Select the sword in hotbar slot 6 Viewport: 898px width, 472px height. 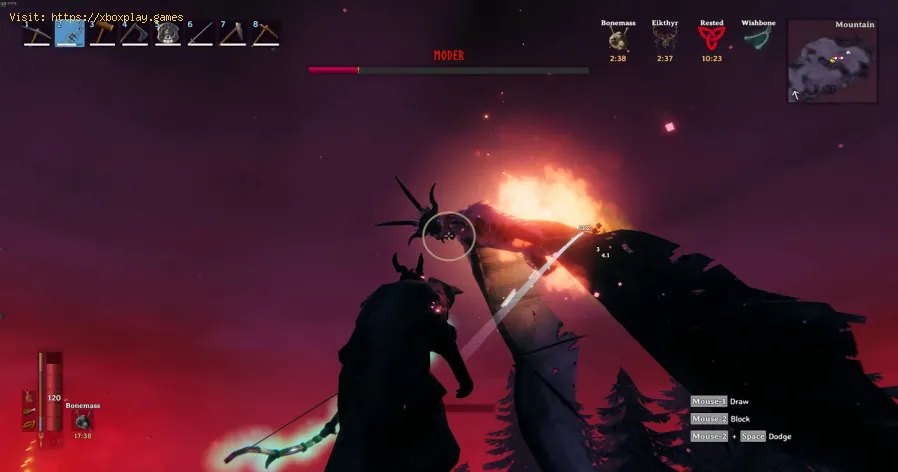click(200, 34)
